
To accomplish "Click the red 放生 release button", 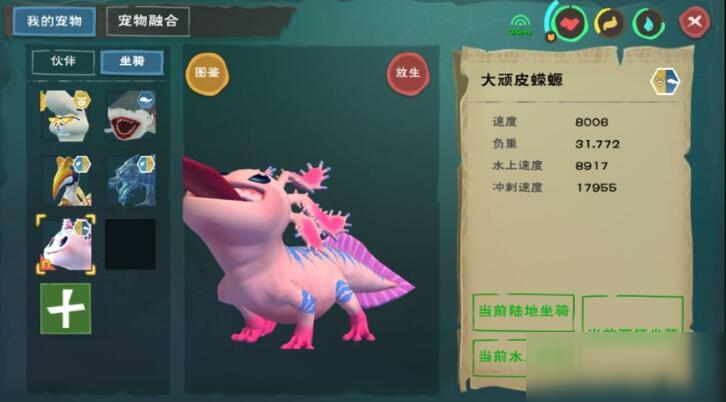I will pos(407,72).
